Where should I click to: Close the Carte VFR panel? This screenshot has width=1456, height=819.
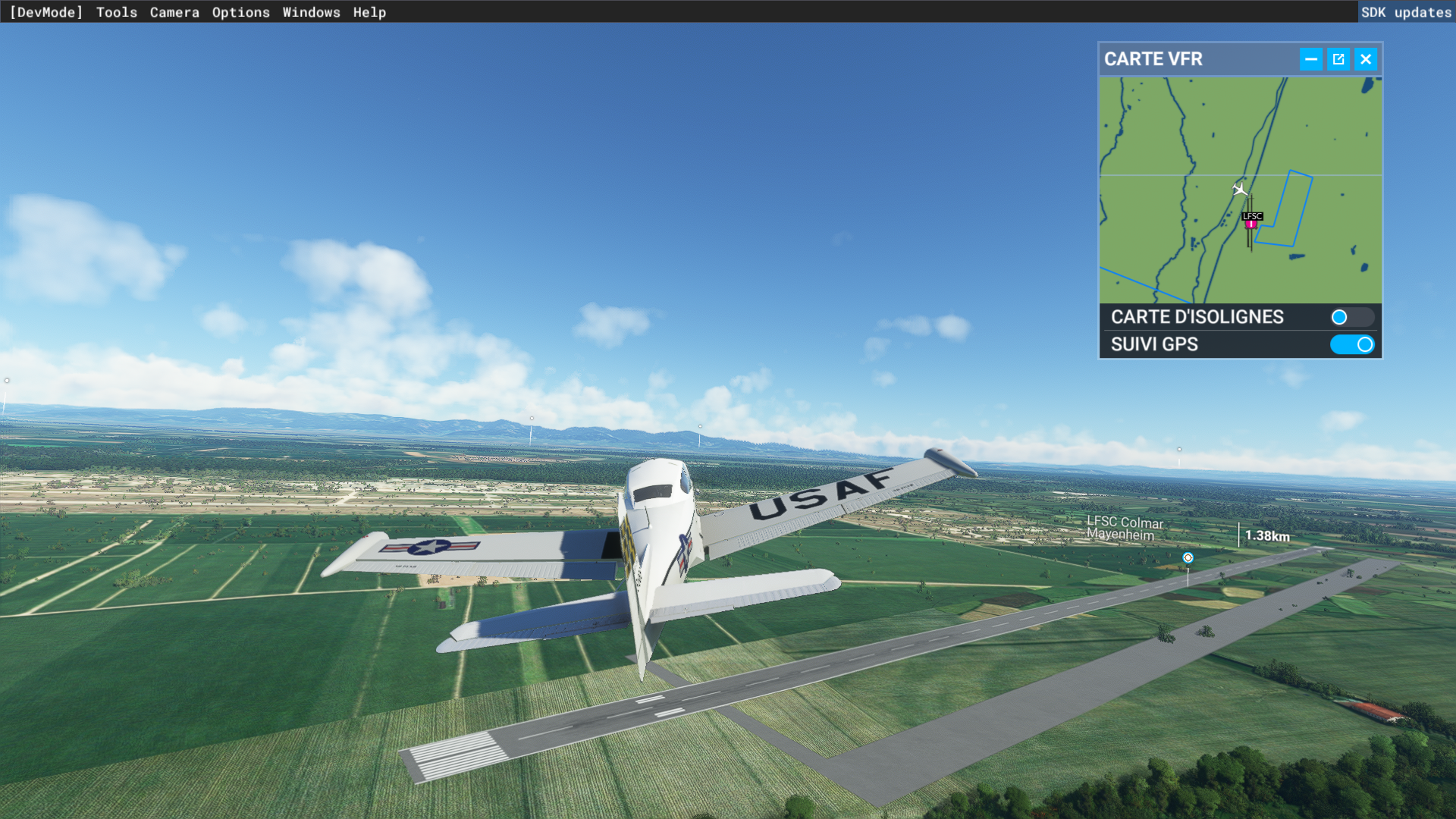[1366, 59]
